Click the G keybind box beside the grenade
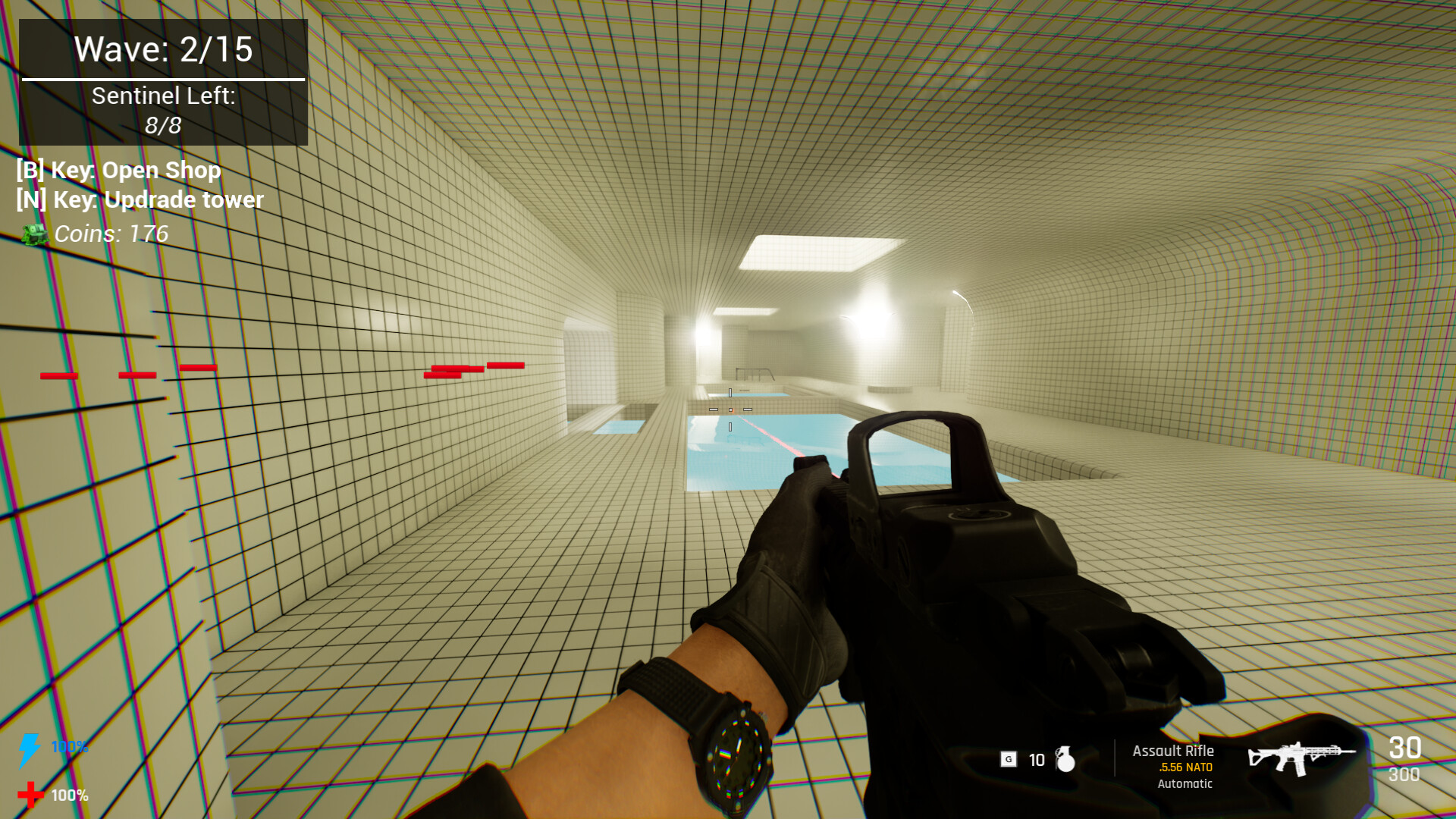The width and height of the screenshot is (1456, 819). 1009,759
